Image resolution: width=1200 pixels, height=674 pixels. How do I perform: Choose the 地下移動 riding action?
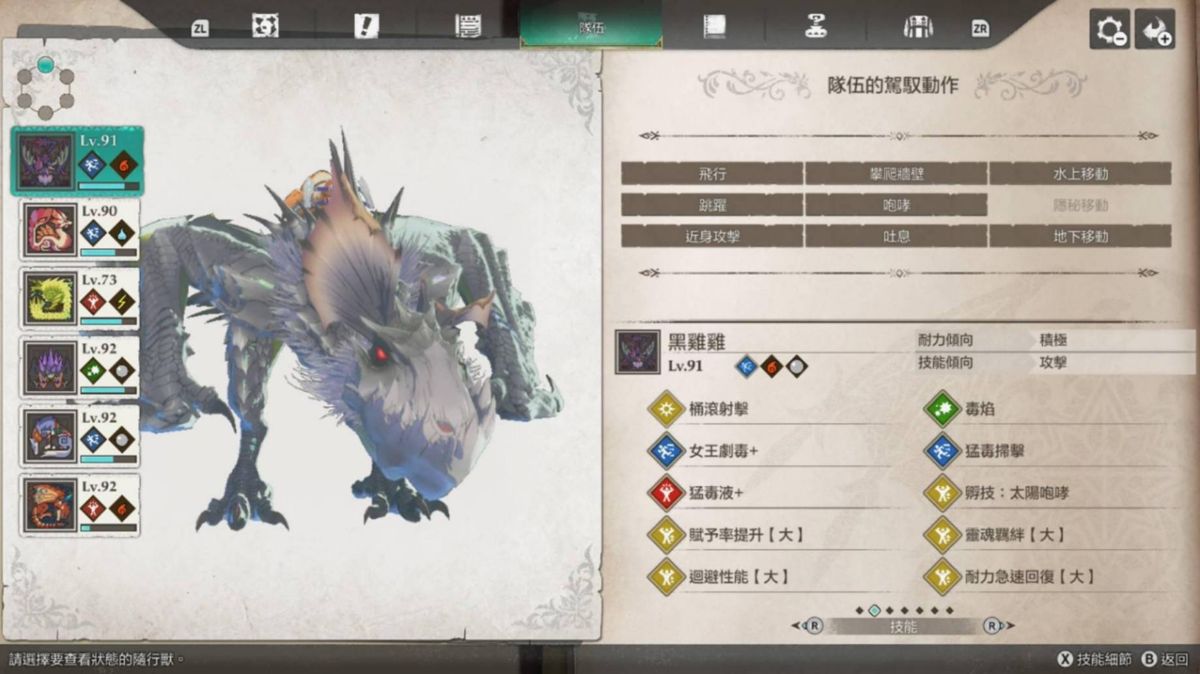click(x=1080, y=237)
